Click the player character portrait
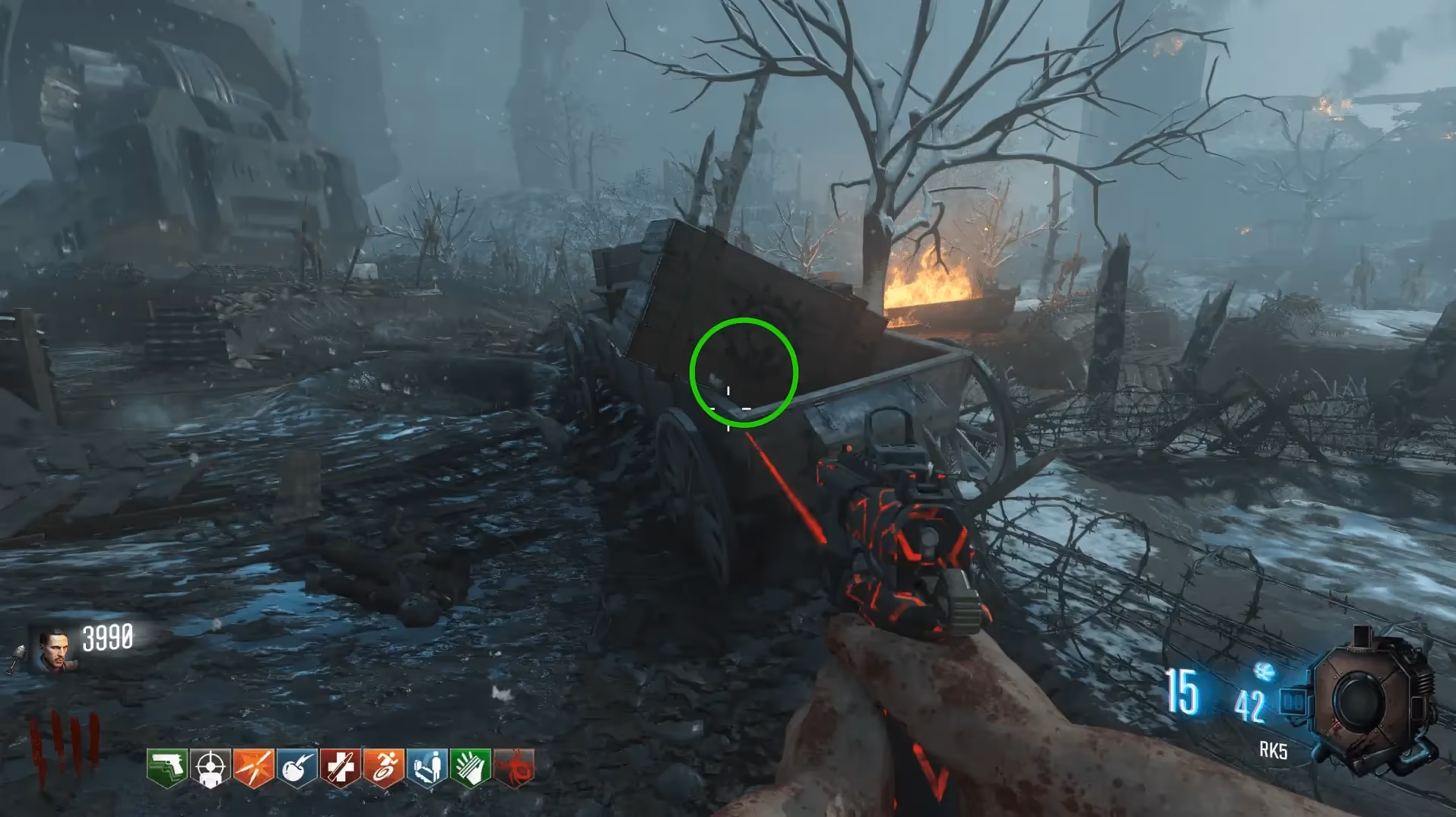The image size is (1456, 817). coord(55,649)
